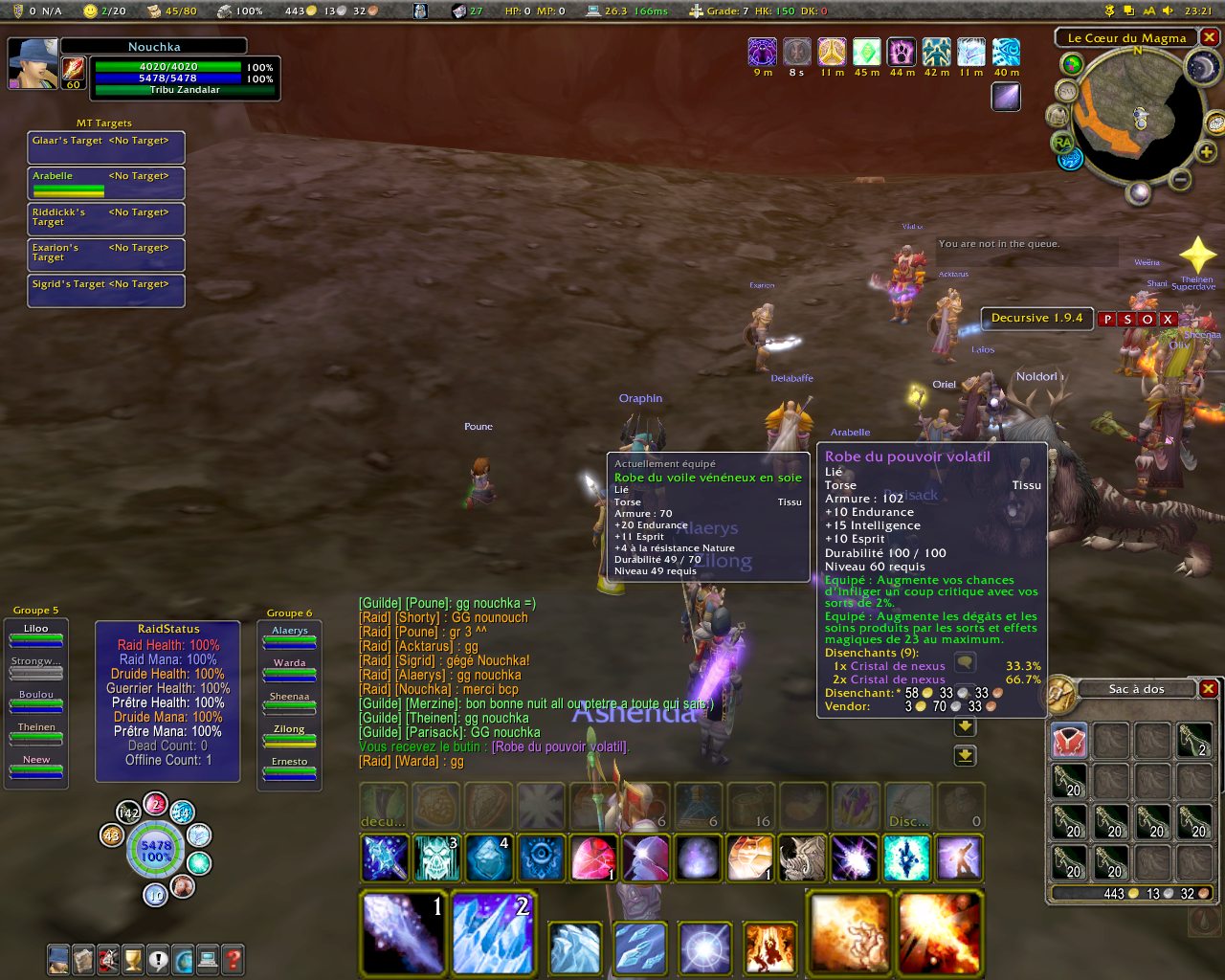This screenshot has width=1225, height=980.
Task: Cast the large fireball spell icon
Action: click(x=850, y=932)
